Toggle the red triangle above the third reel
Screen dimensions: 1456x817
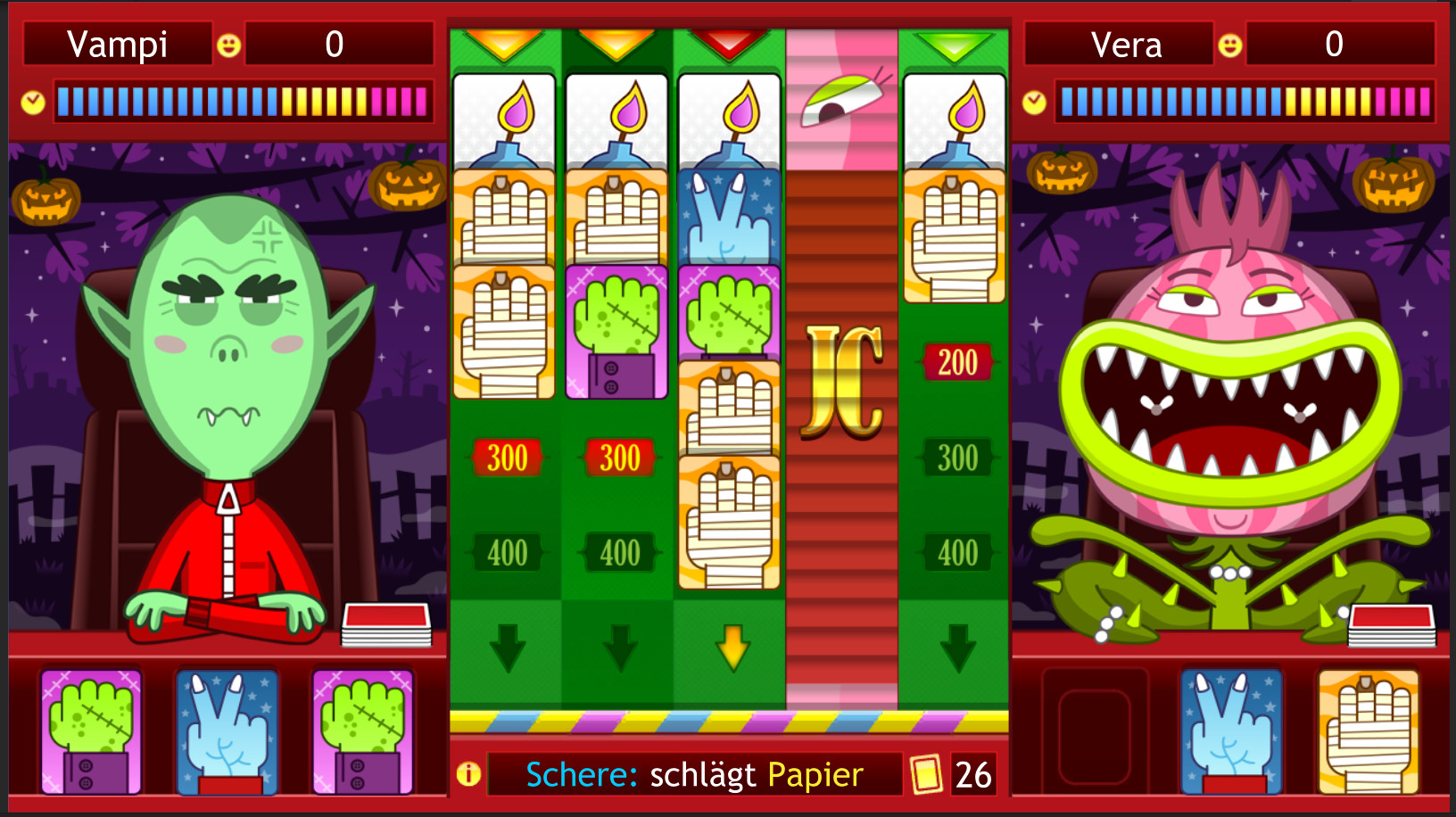coord(728,43)
